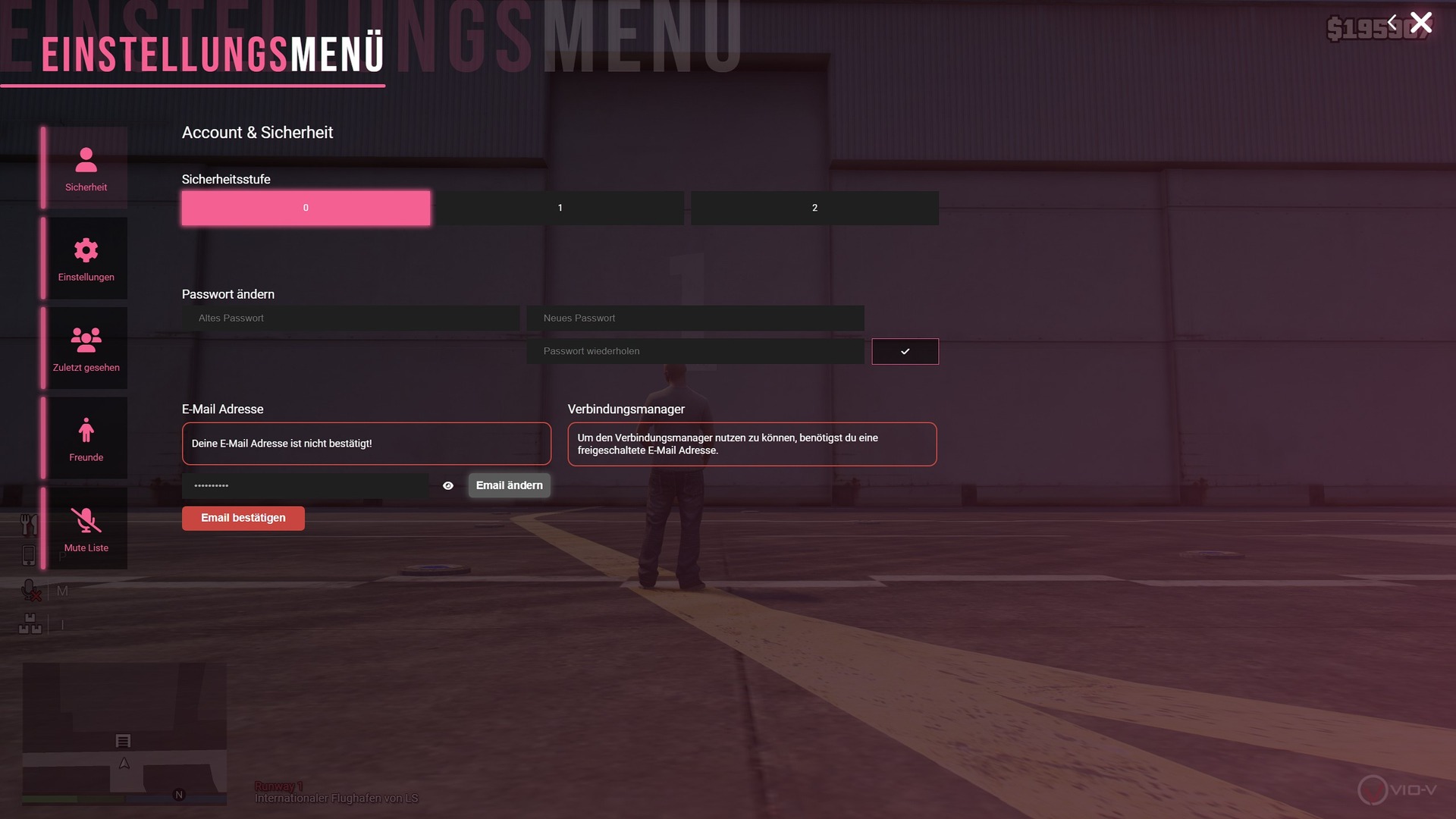Confirm password change with checkmark button
This screenshot has width=1456, height=819.
[x=905, y=351]
